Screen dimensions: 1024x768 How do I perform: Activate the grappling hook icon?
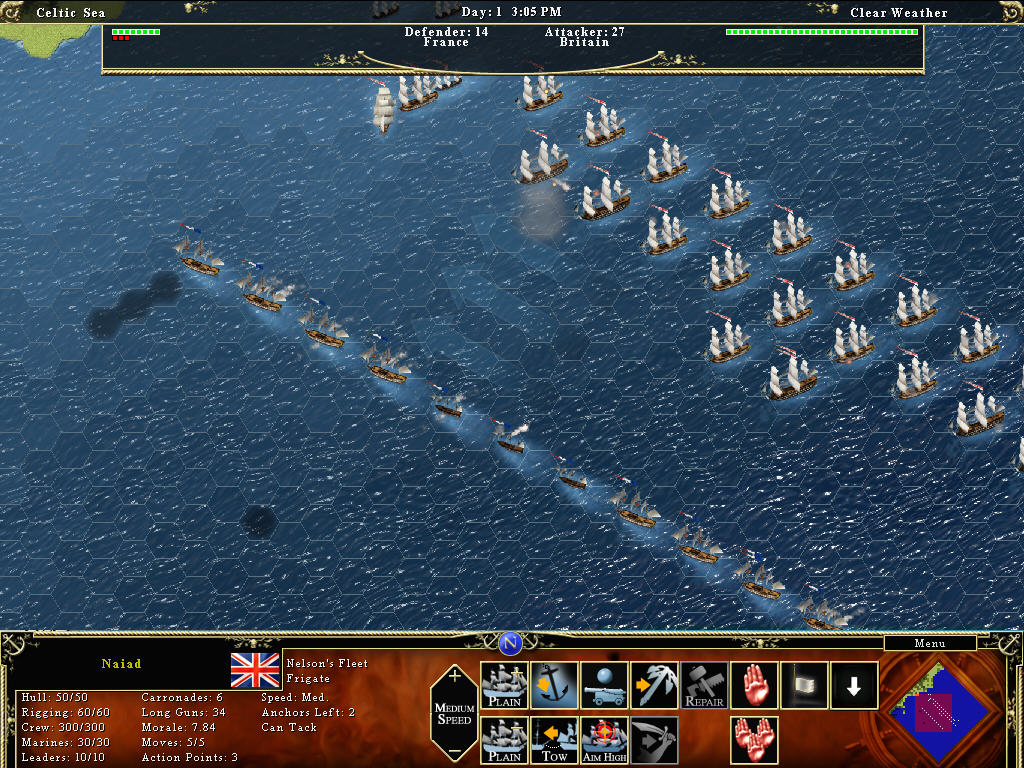[x=654, y=686]
